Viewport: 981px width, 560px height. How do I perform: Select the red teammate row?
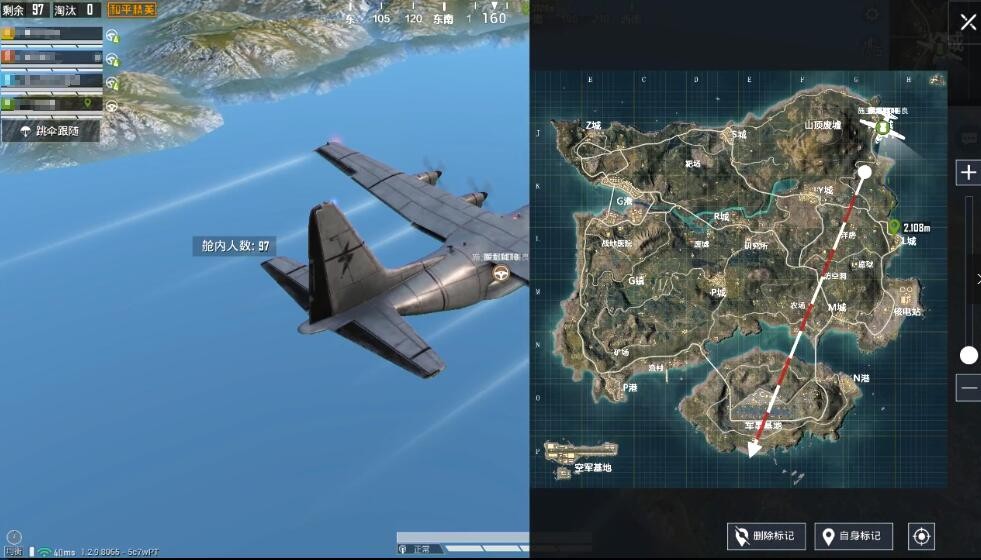(x=52, y=57)
